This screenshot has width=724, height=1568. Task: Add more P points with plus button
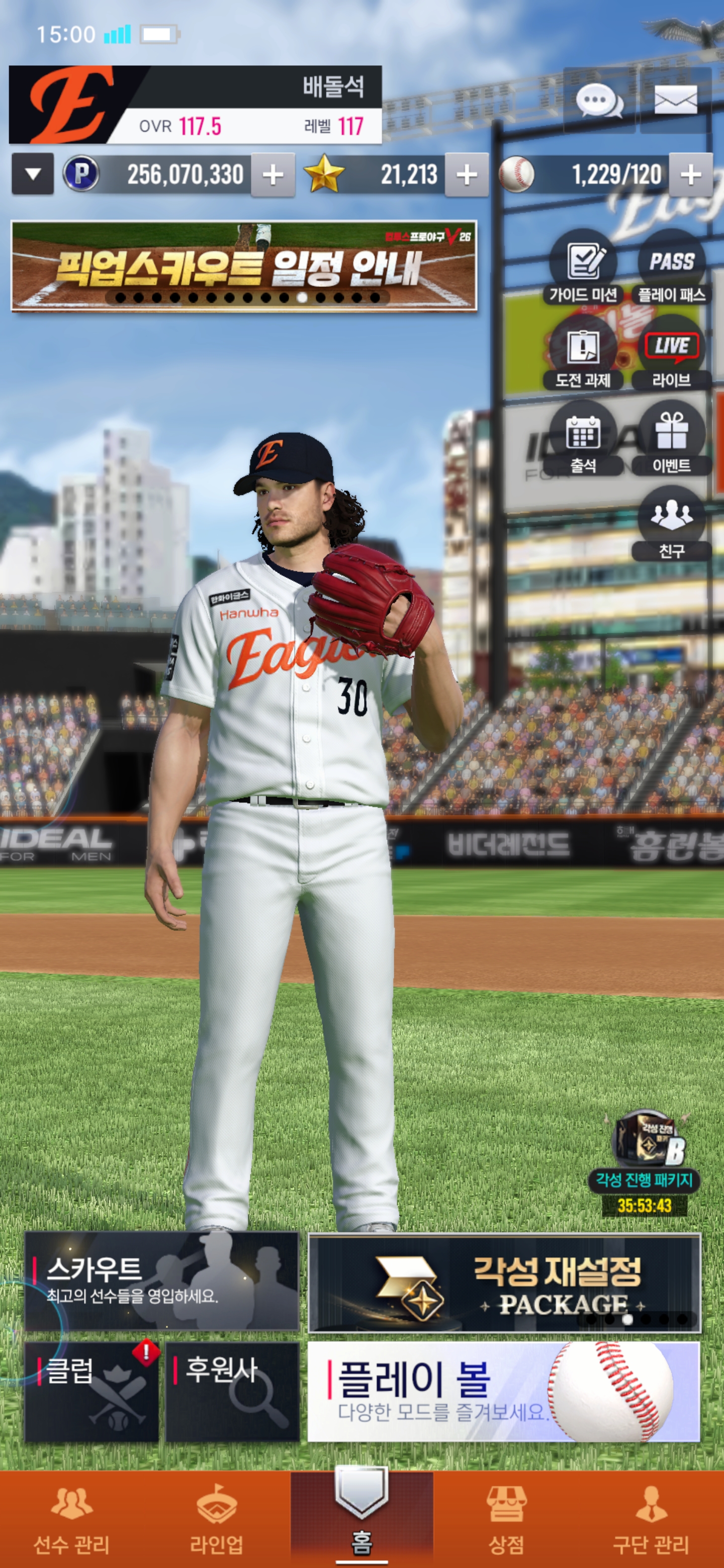tap(273, 175)
